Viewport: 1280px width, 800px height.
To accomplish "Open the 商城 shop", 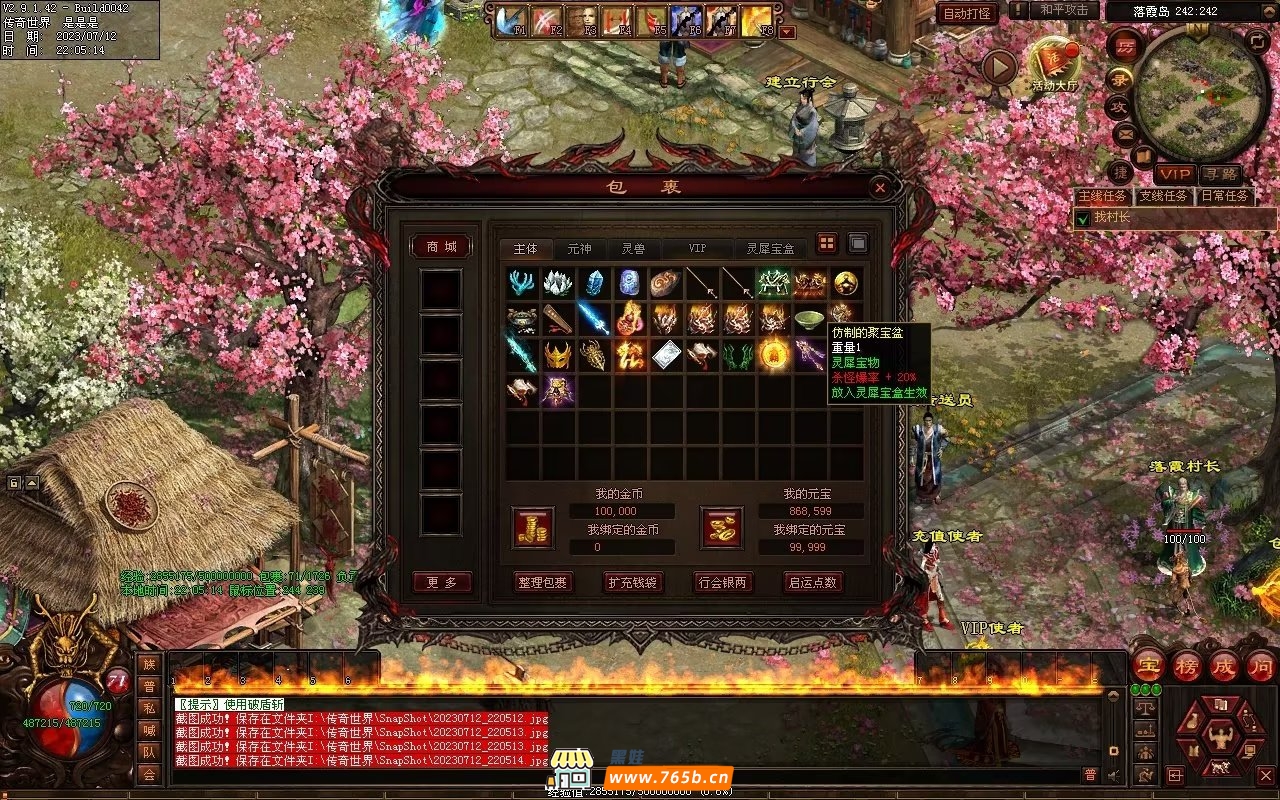I will pos(441,247).
